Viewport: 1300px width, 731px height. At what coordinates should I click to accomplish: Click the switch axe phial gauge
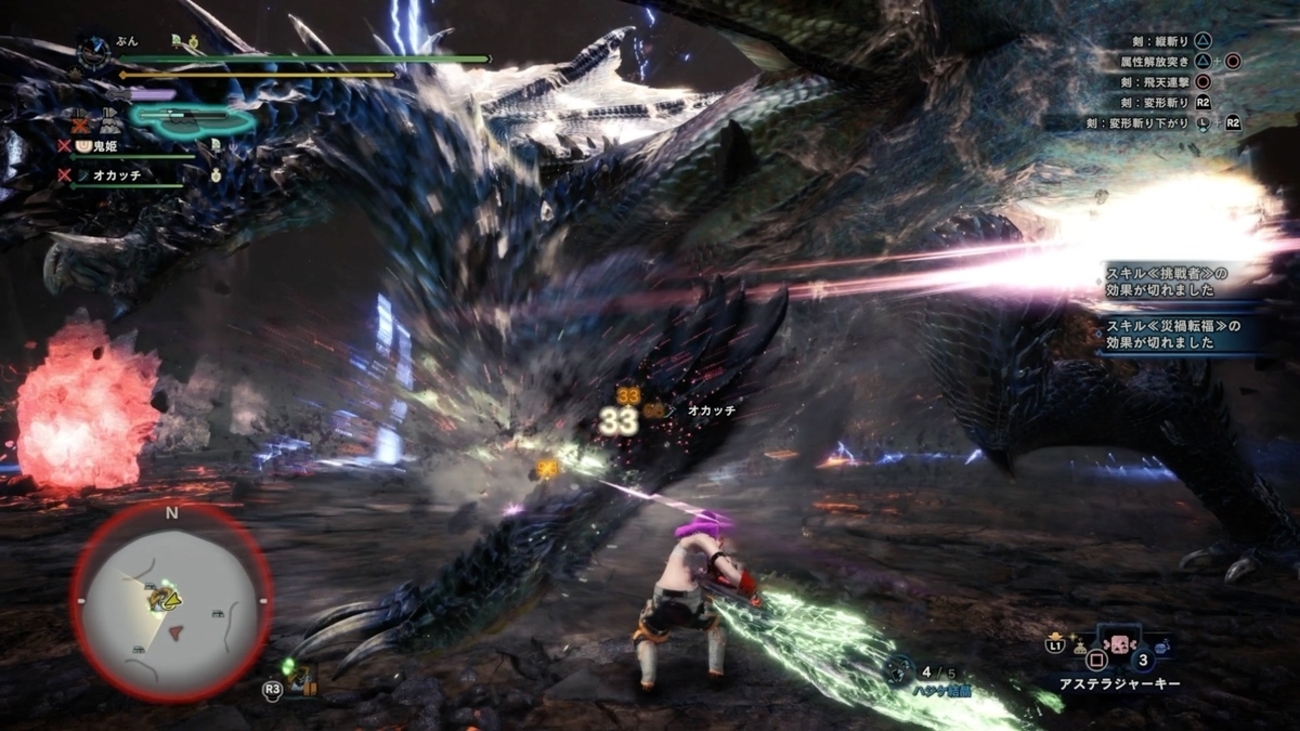pos(192,119)
